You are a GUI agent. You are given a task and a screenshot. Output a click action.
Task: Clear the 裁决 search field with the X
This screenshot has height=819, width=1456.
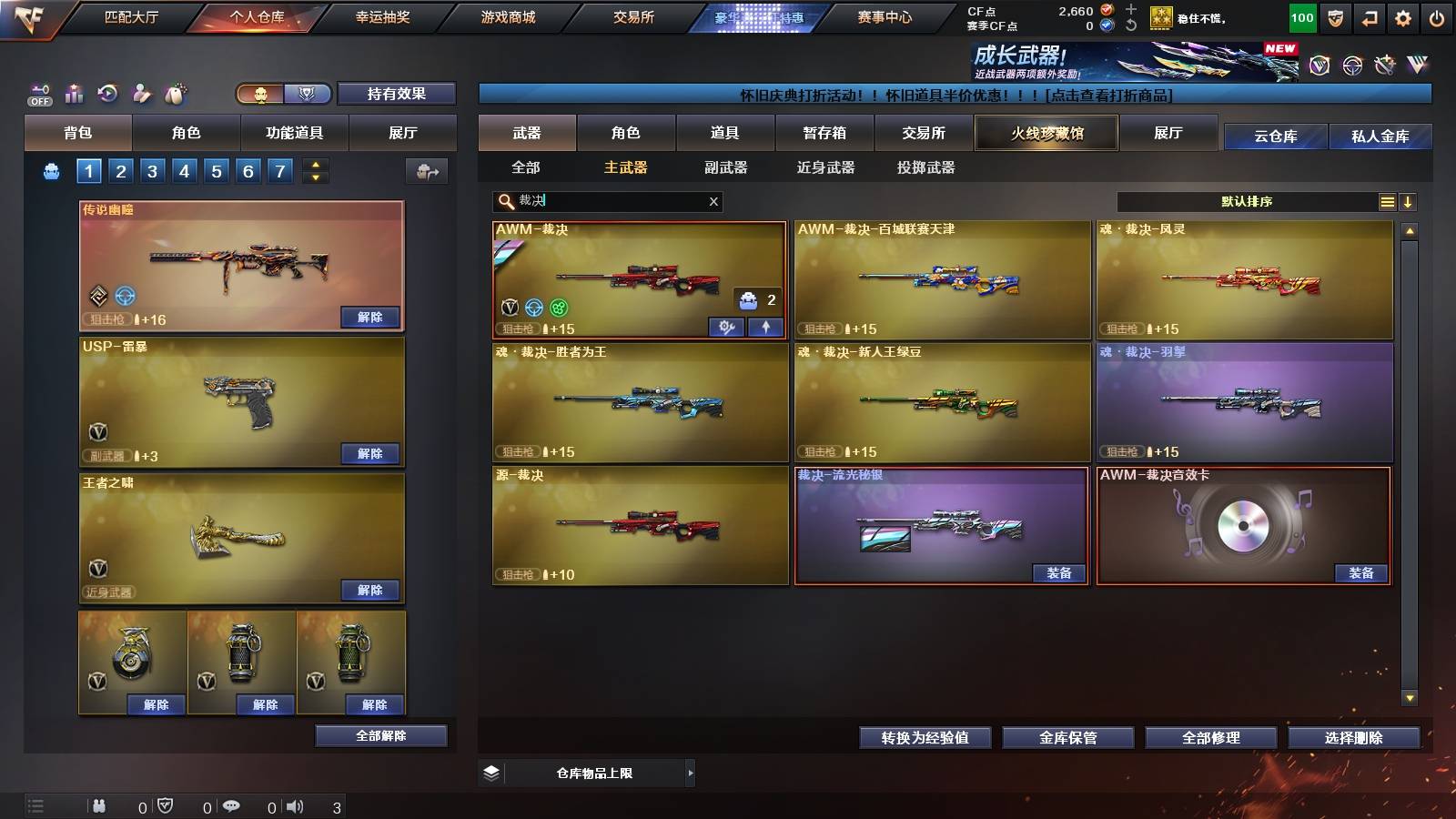tap(713, 201)
